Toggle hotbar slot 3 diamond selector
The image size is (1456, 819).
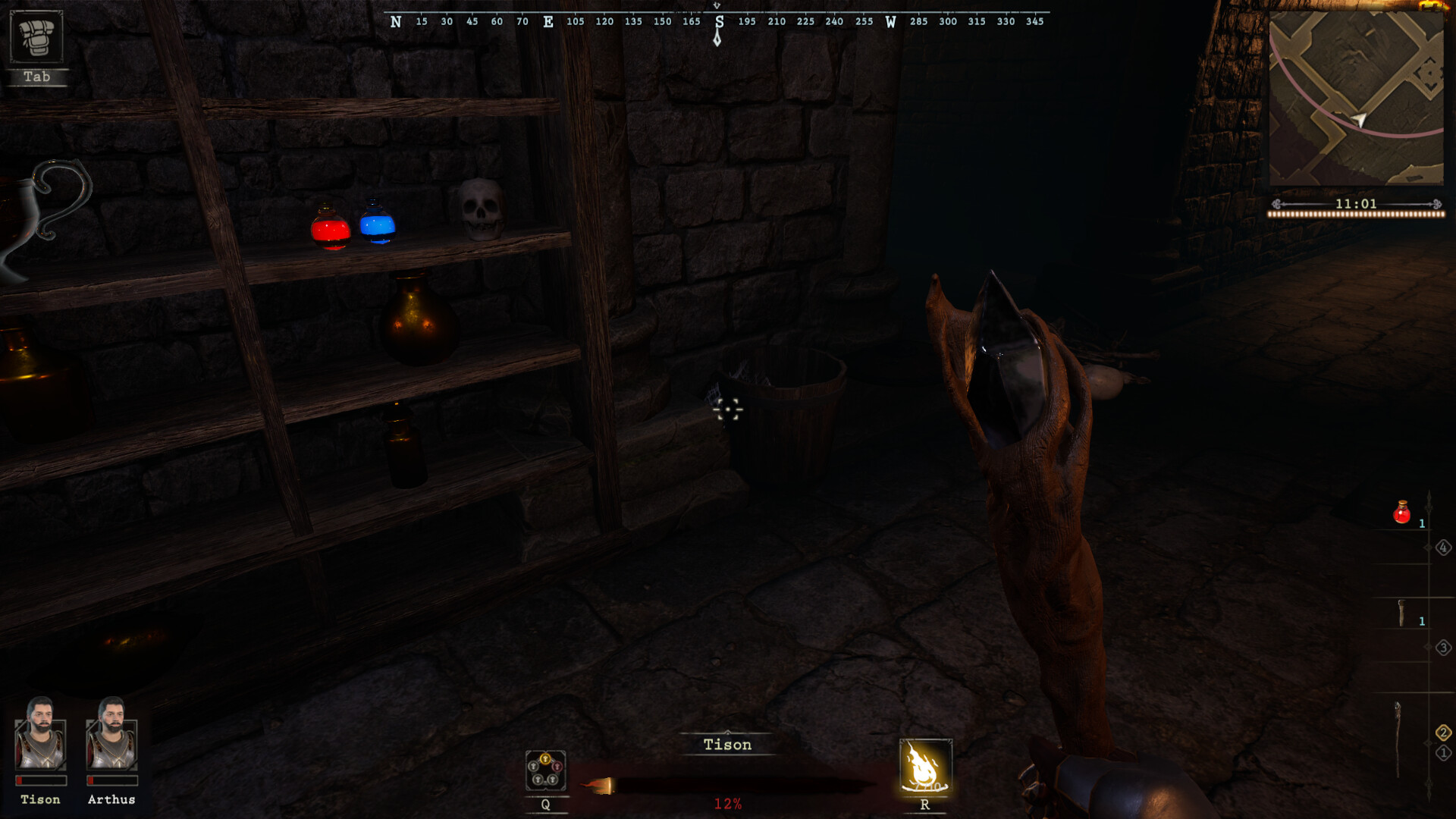pyautogui.click(x=1444, y=648)
